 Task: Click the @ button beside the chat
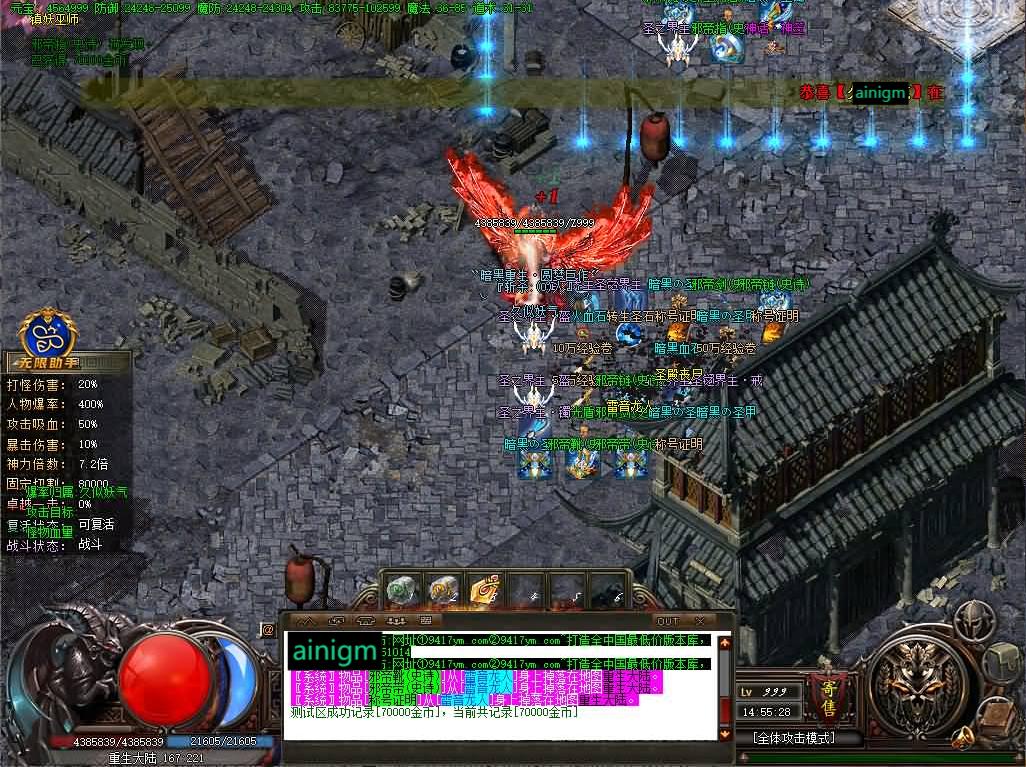pyautogui.click(x=268, y=630)
